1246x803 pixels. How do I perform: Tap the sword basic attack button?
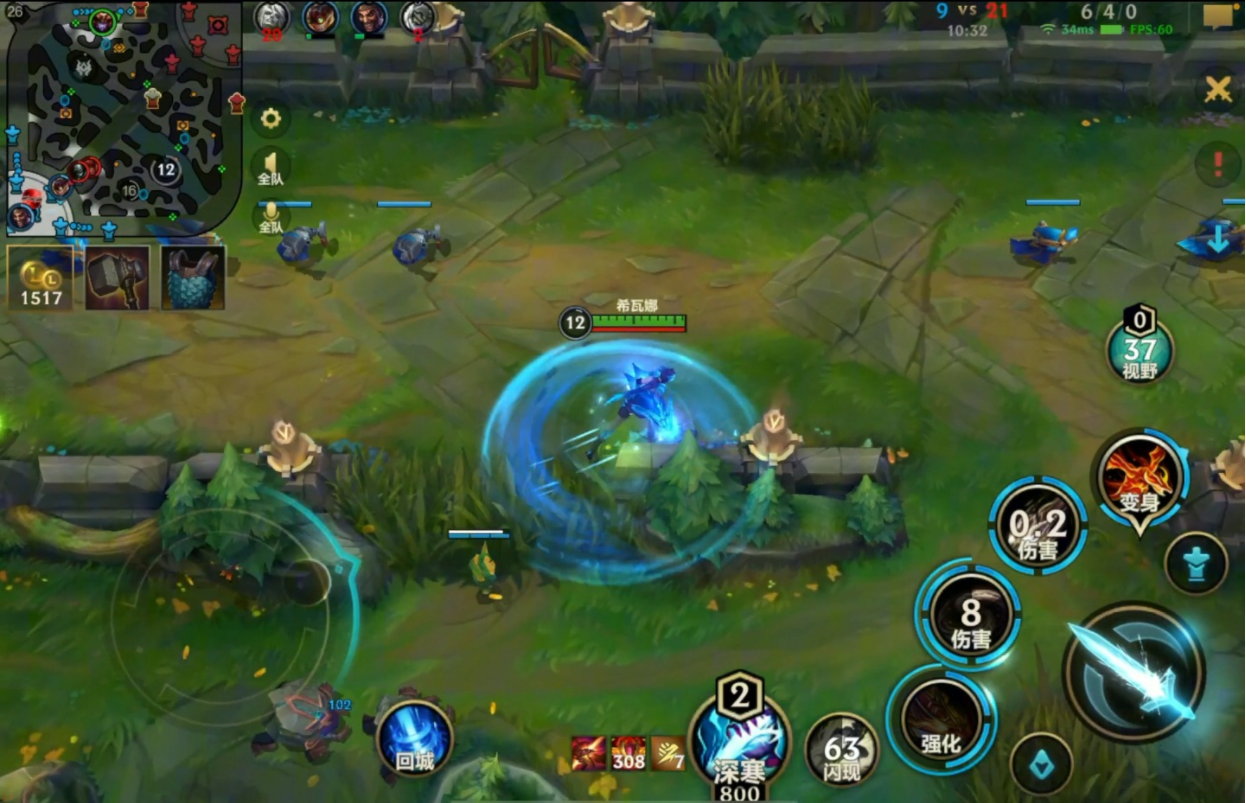click(x=1133, y=672)
